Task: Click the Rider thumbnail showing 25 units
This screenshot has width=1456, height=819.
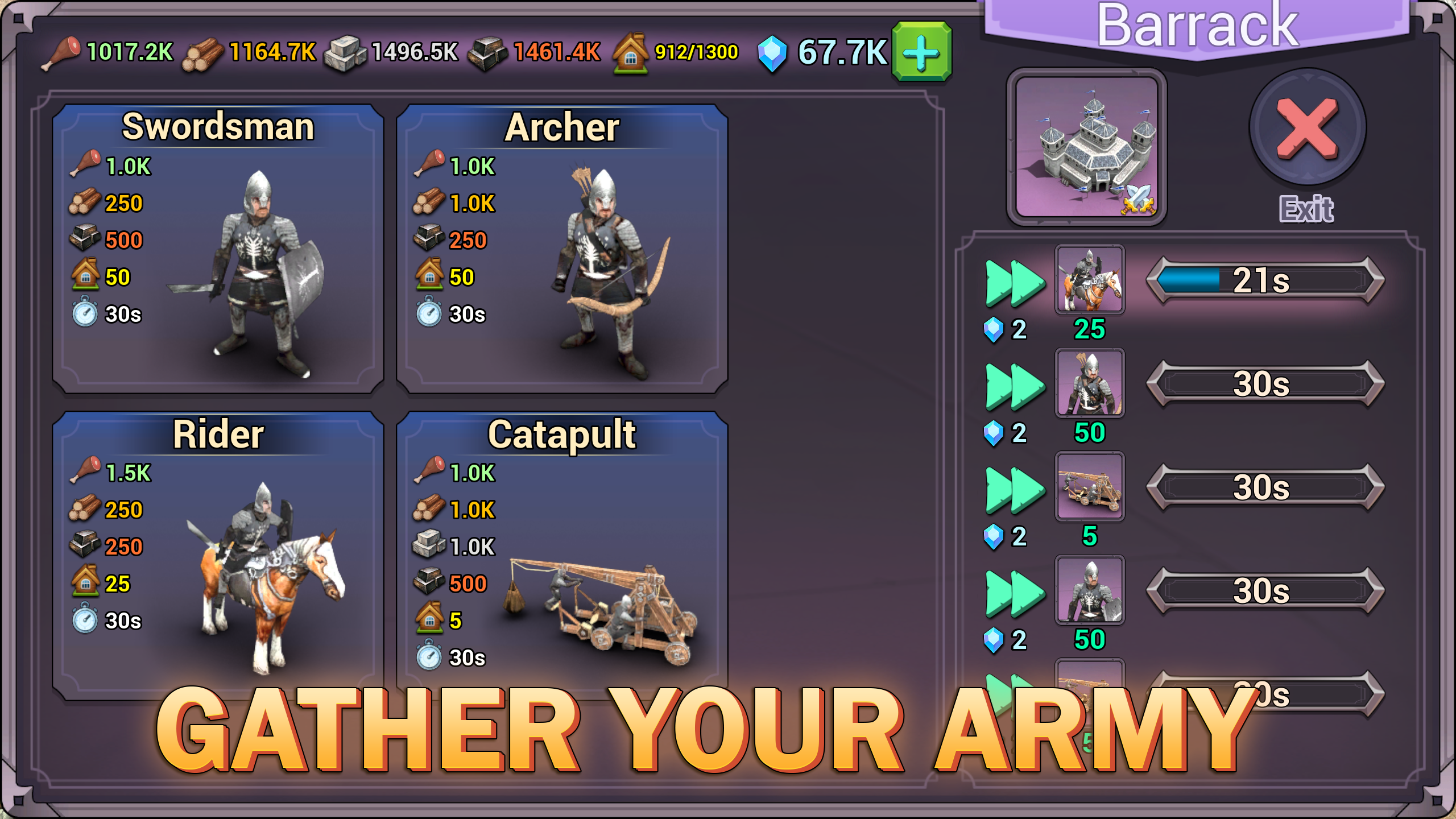Action: 1089,279
